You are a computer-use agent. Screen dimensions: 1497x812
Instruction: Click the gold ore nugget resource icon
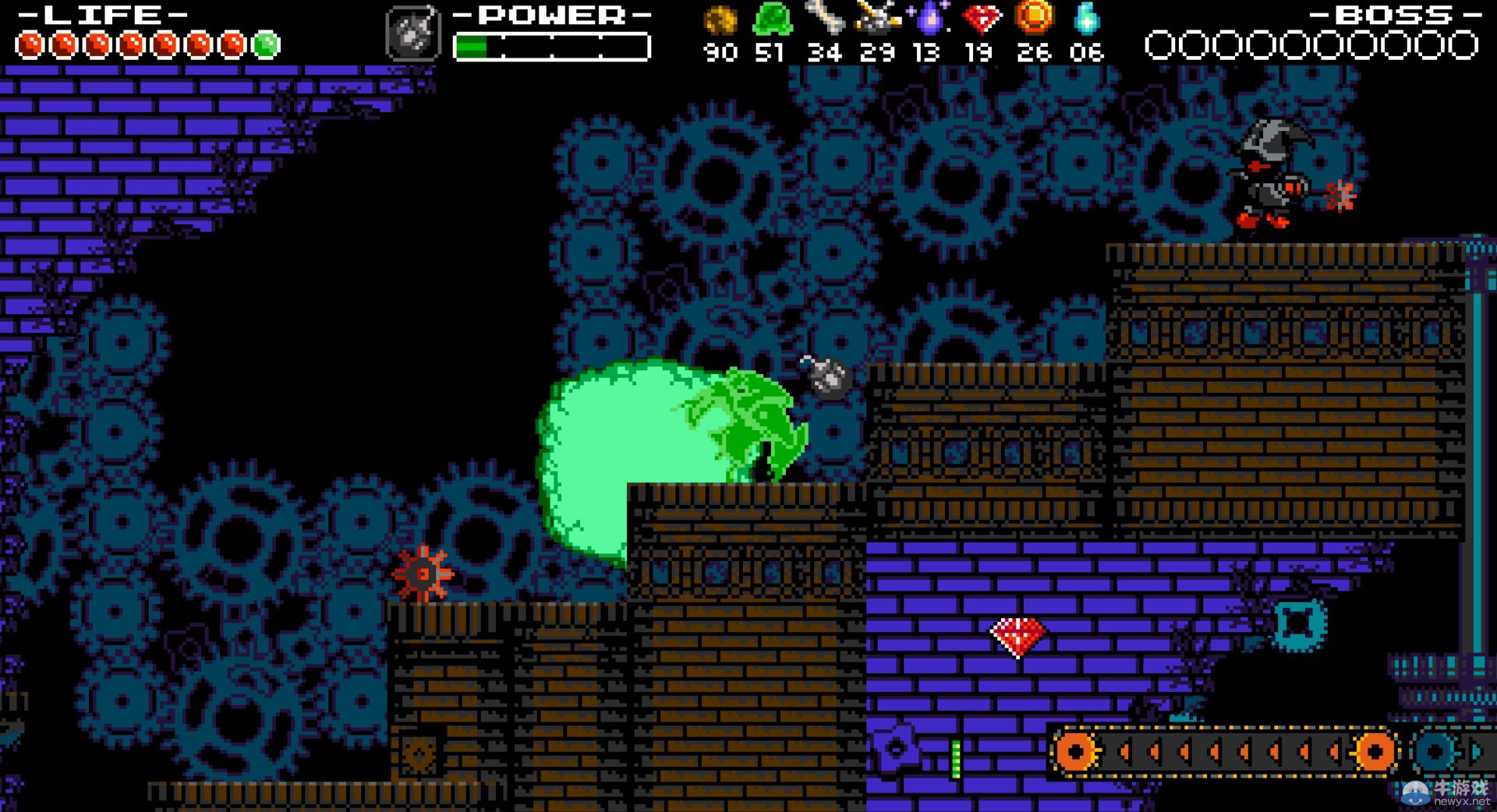pos(720,20)
